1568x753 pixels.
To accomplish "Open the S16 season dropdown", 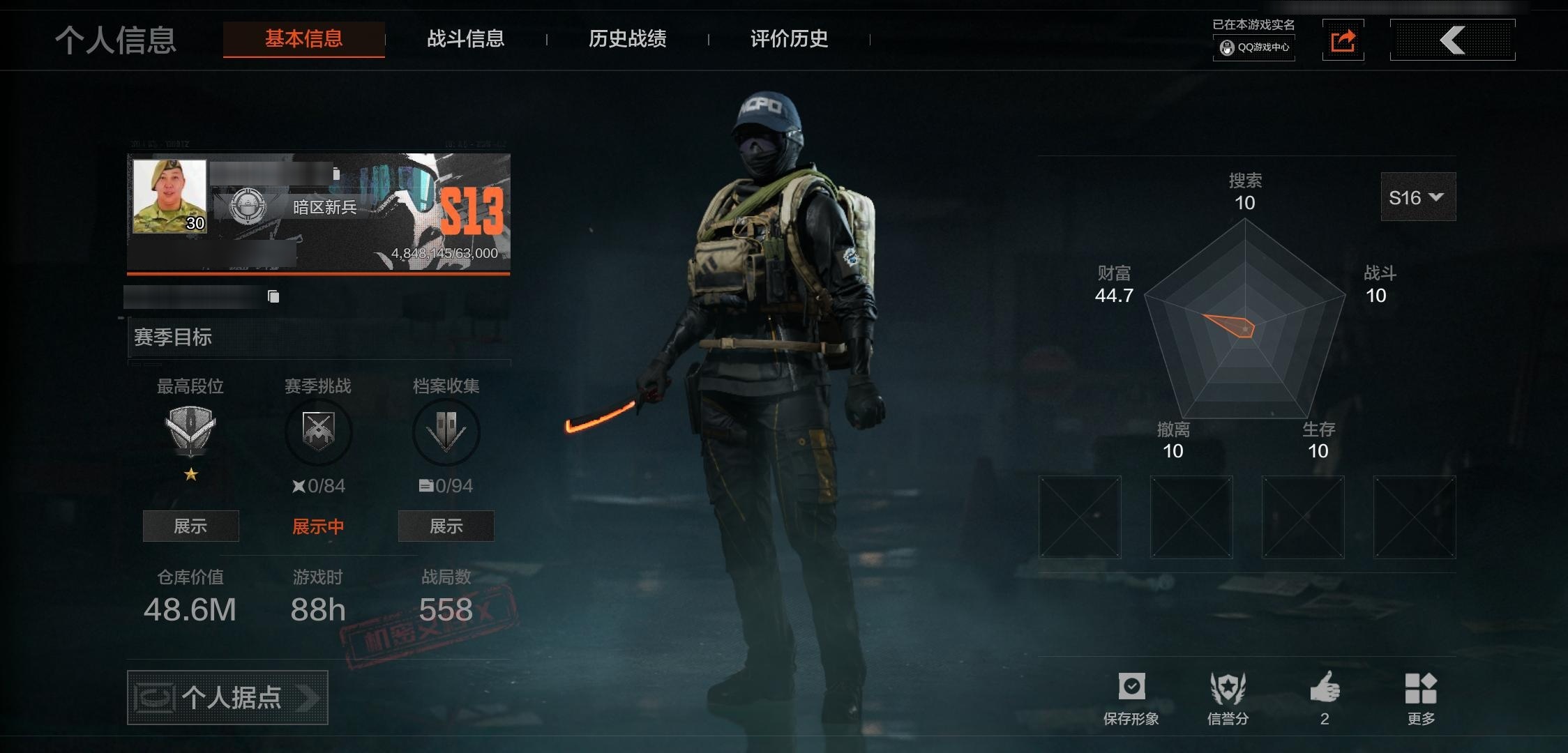I will 1417,197.
